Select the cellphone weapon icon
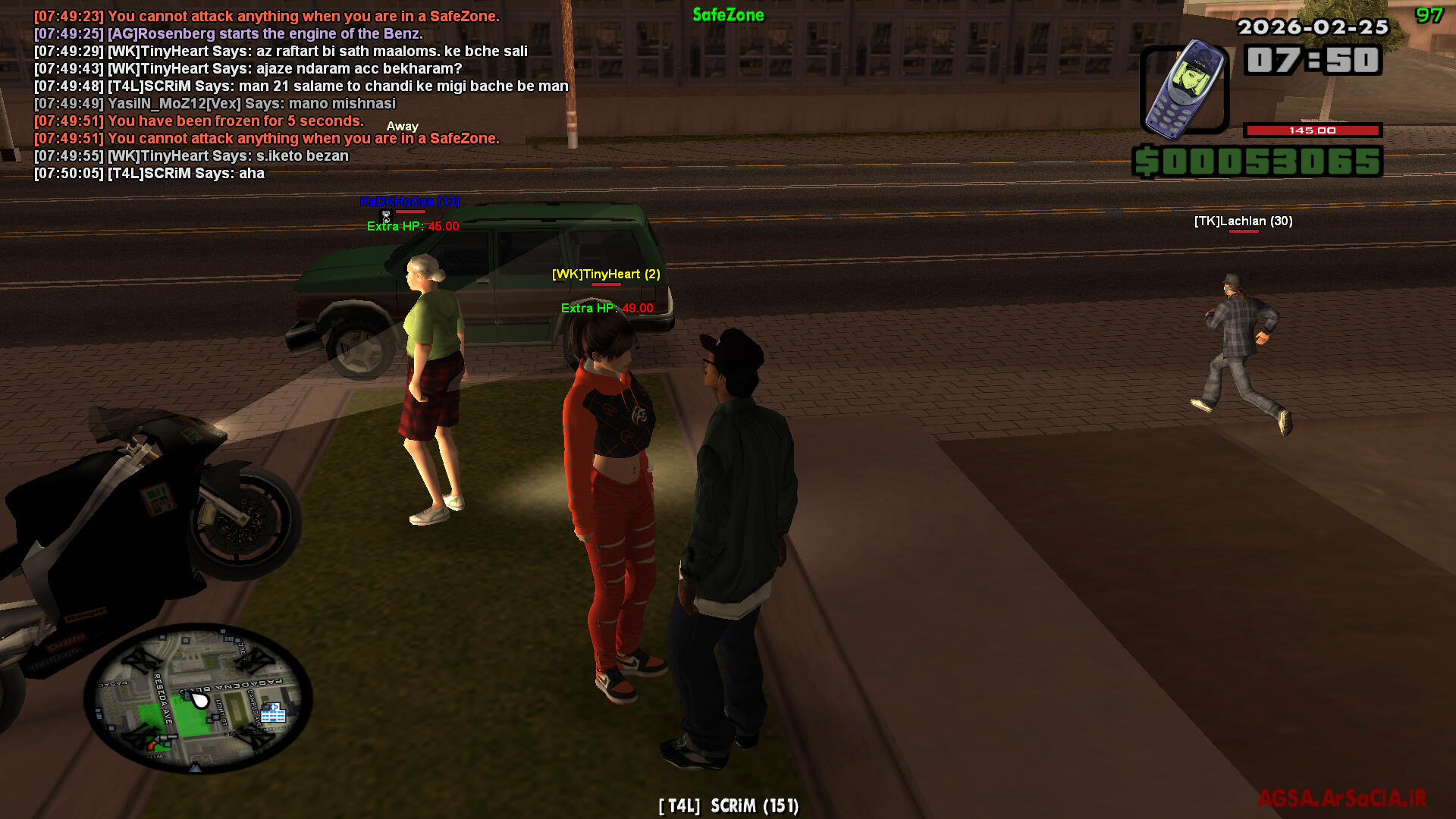 1184,89
